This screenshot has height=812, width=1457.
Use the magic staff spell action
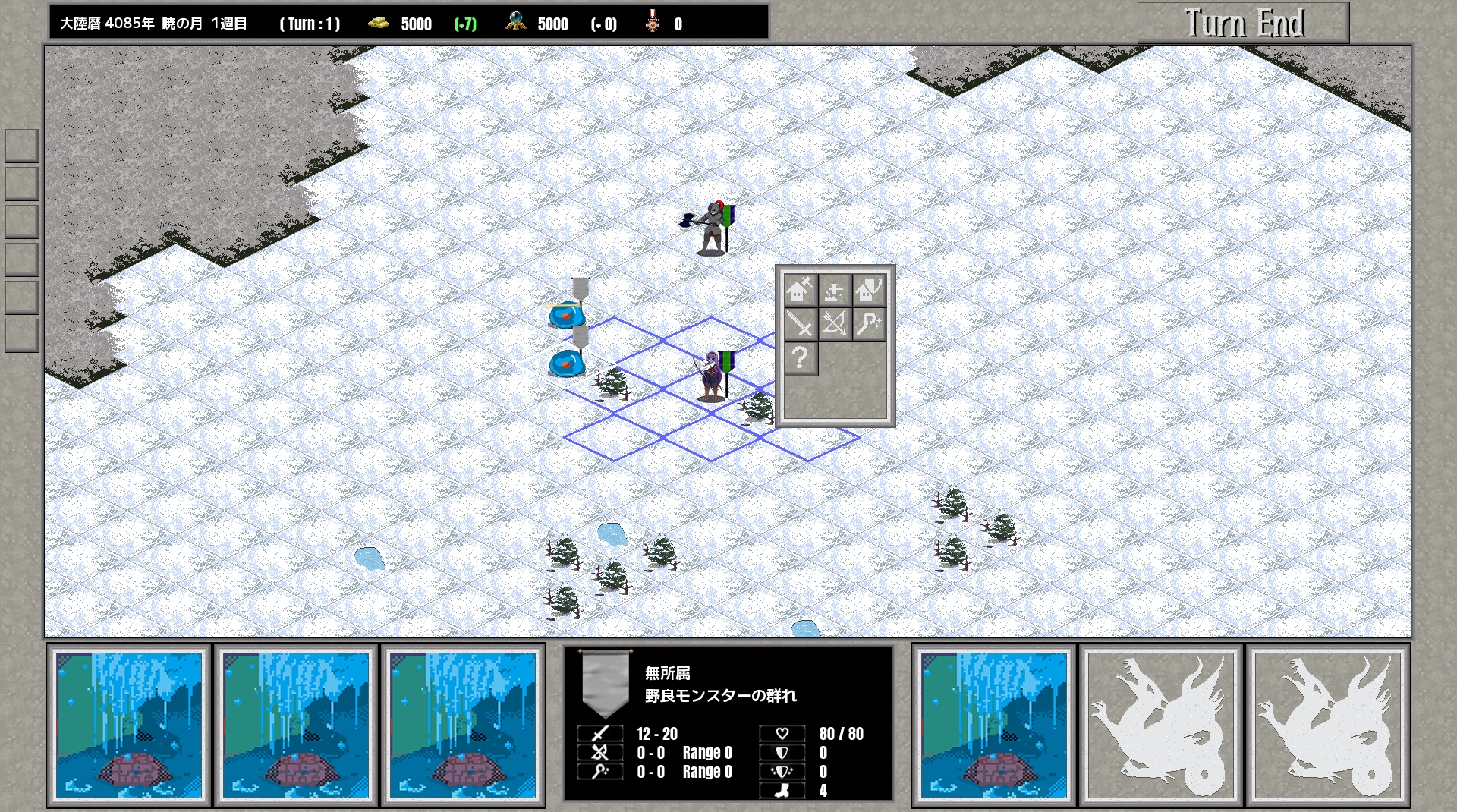click(x=869, y=324)
